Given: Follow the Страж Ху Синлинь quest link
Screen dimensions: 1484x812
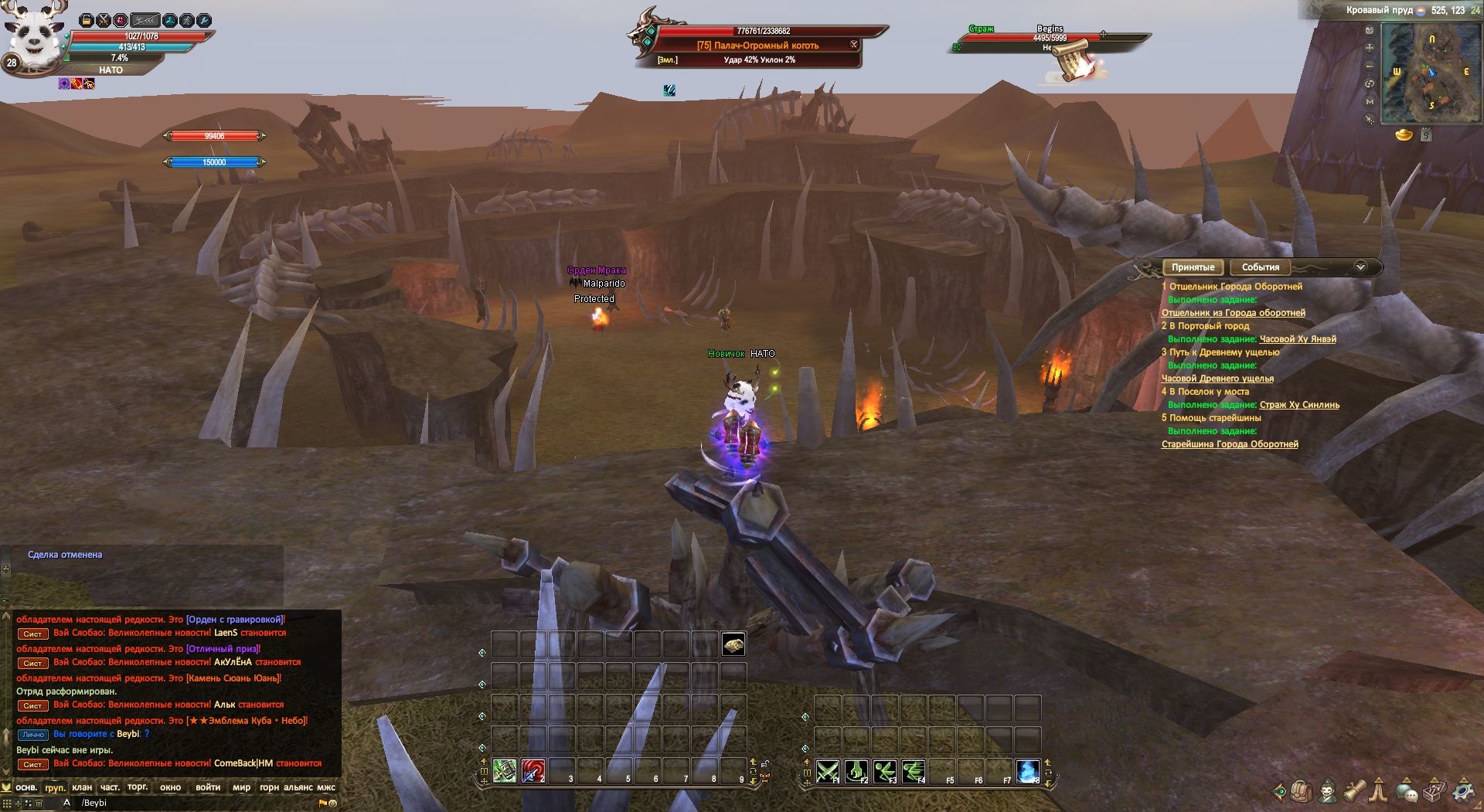Looking at the screenshot, I should [1299, 405].
